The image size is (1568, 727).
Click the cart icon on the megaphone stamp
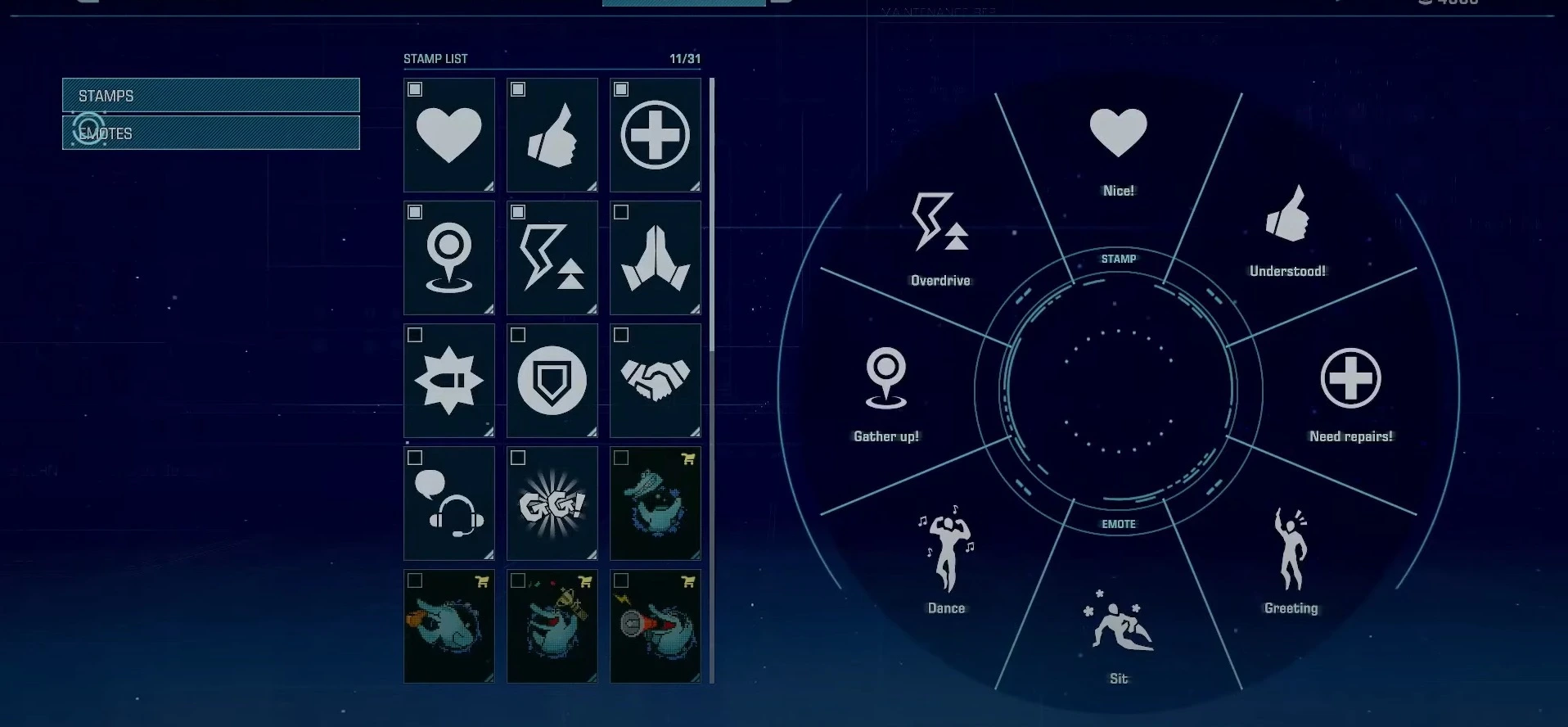coord(690,579)
